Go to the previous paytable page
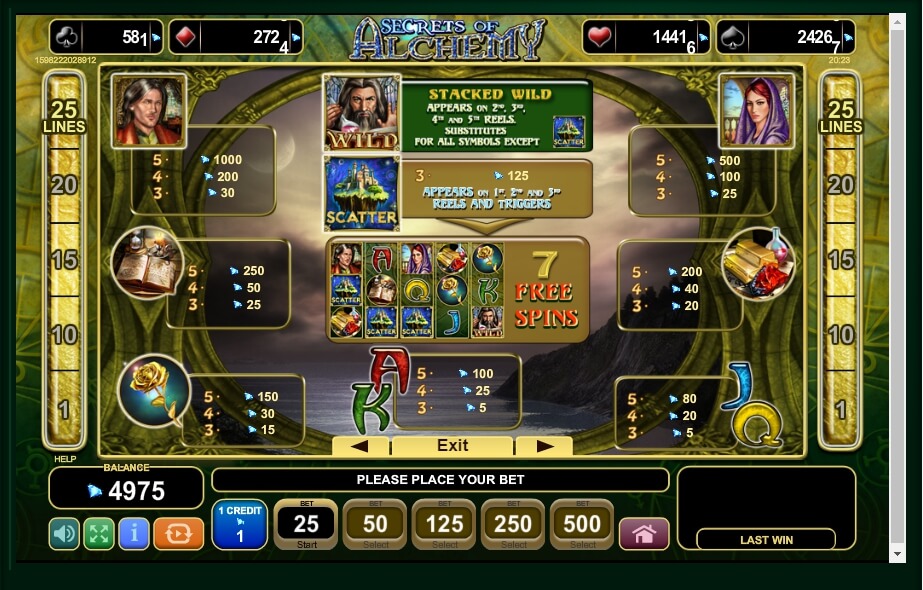This screenshot has width=923, height=590. click(360, 446)
